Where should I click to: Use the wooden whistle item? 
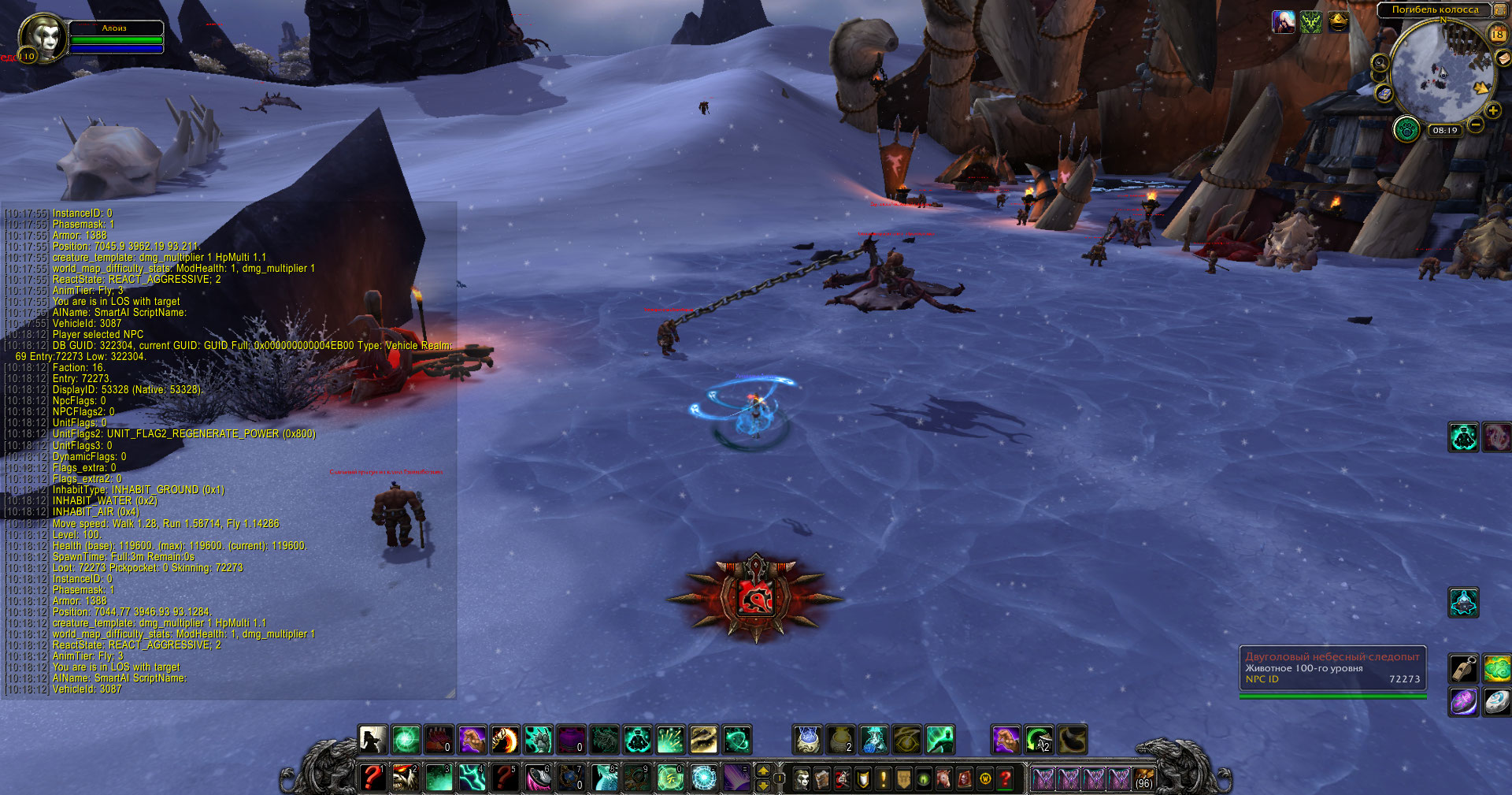coord(1464,669)
